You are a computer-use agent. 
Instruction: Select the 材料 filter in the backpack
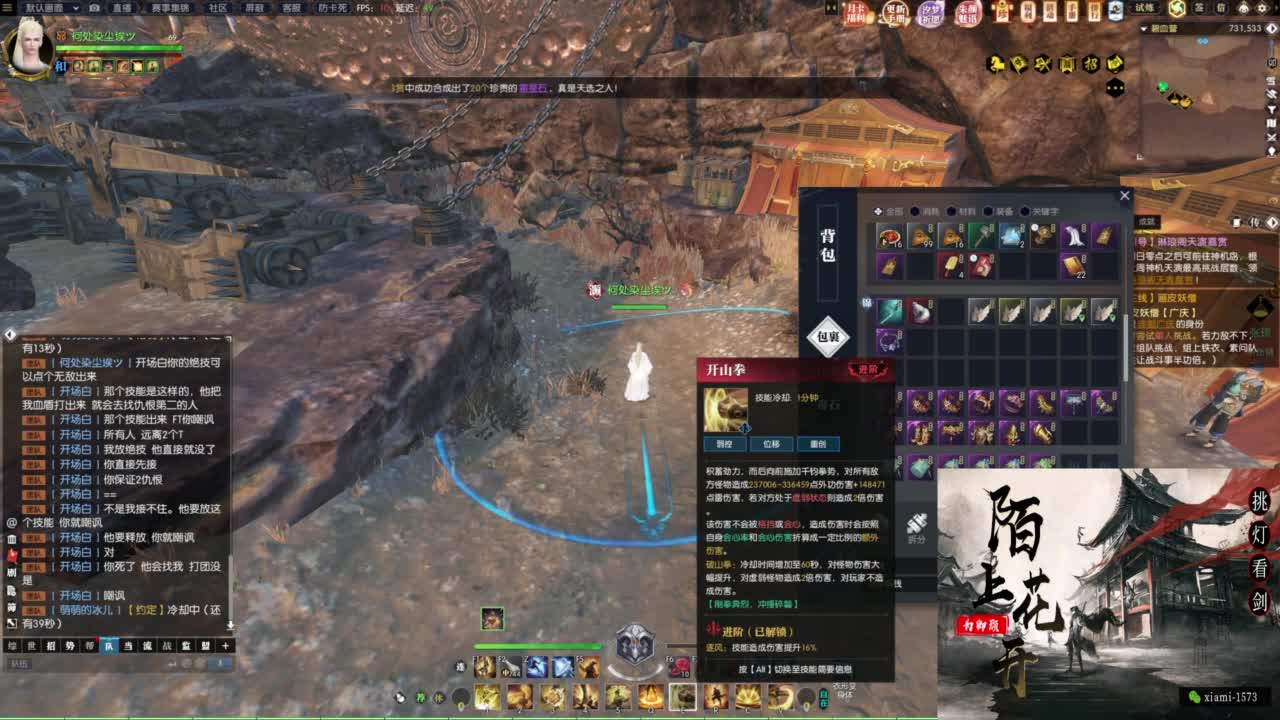[963, 210]
